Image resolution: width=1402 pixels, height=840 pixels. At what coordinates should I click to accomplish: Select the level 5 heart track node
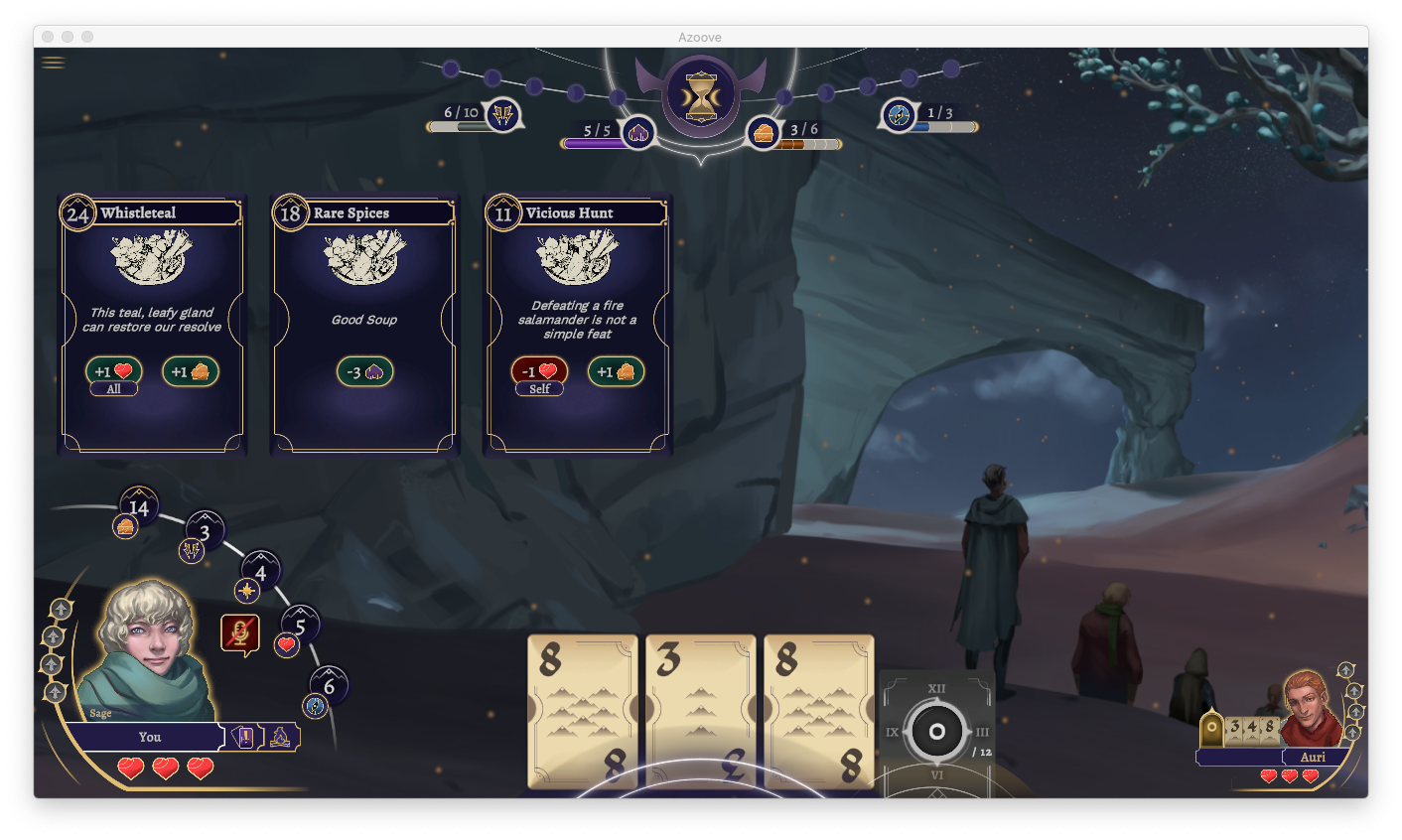300,627
